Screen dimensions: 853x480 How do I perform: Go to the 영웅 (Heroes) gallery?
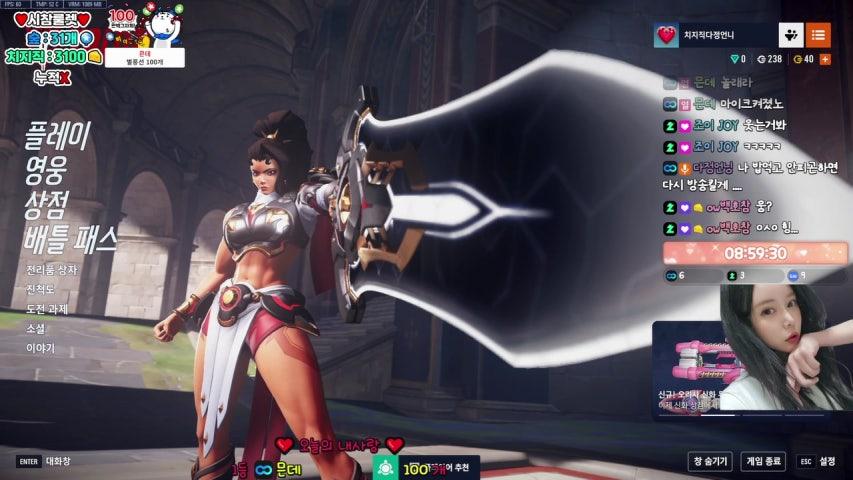point(47,170)
